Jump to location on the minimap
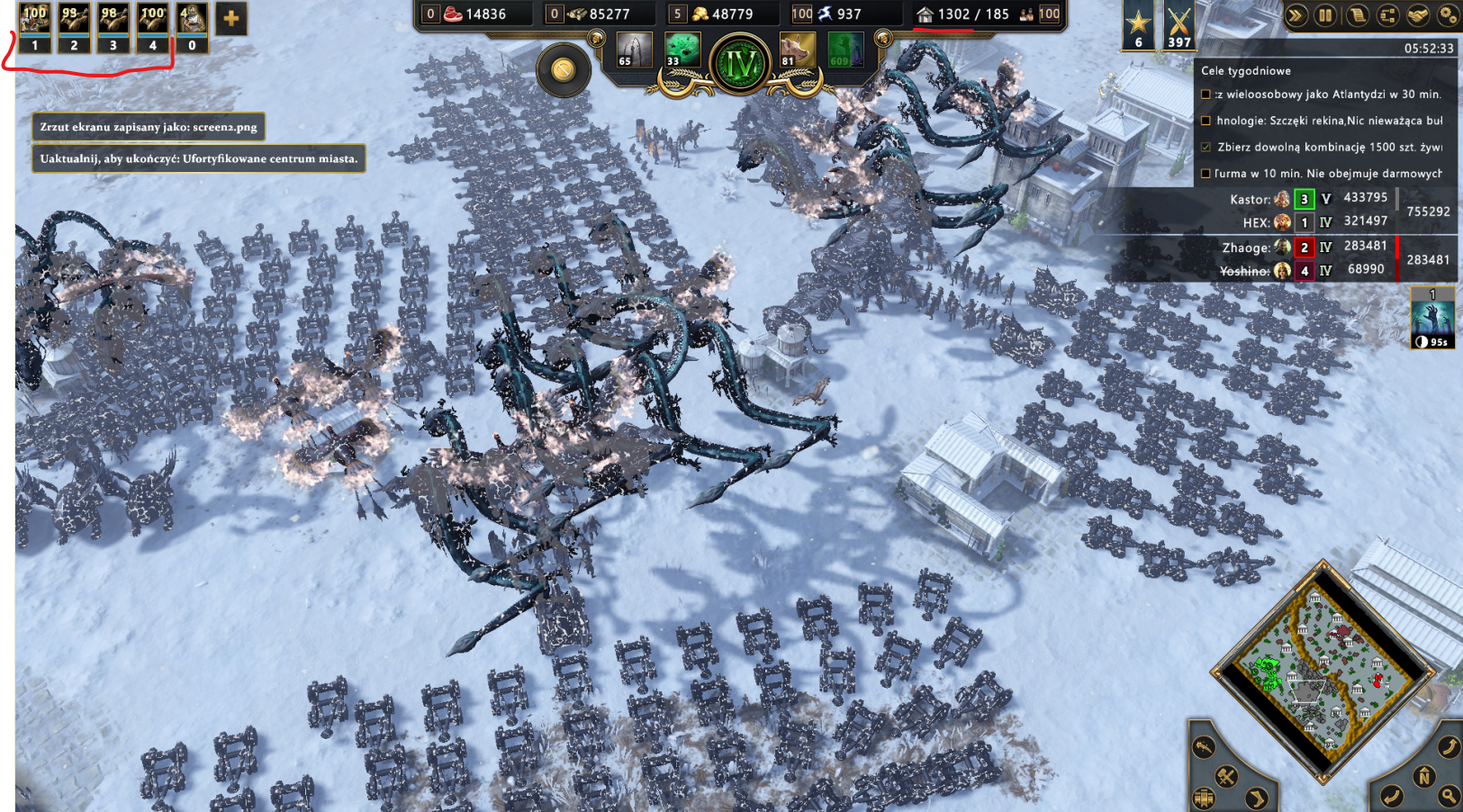 1322,671
